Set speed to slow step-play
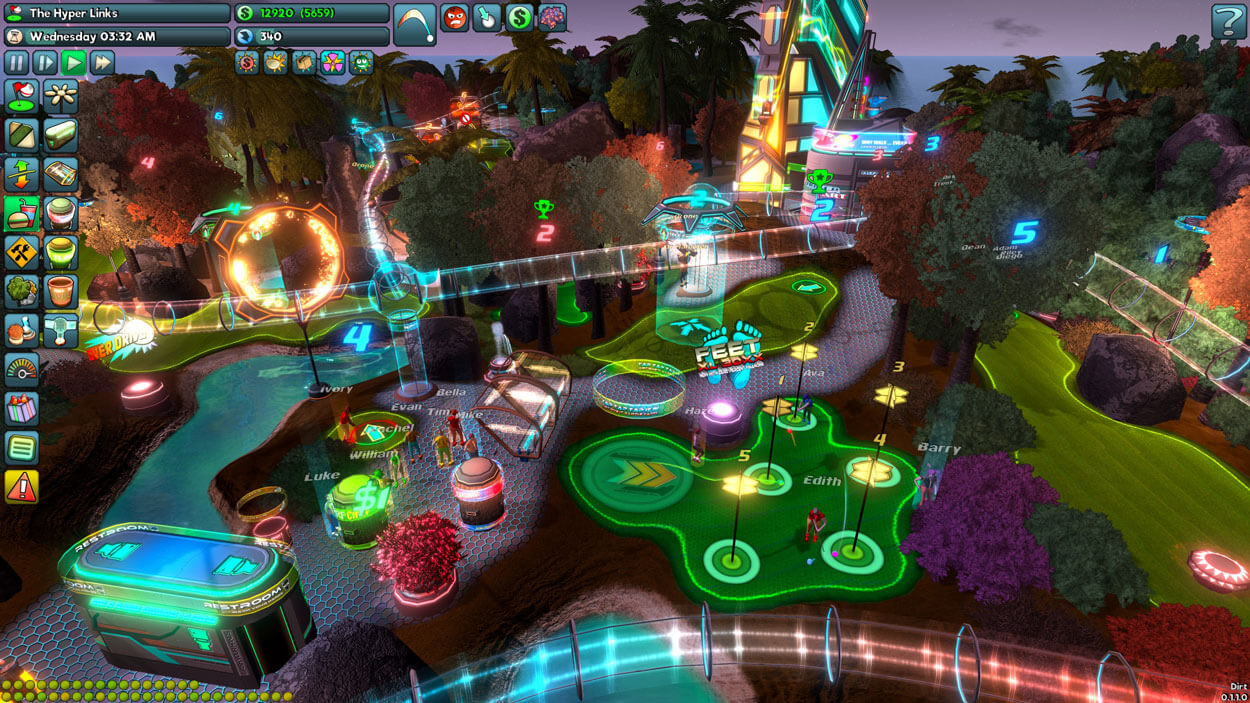The width and height of the screenshot is (1250, 703). (45, 62)
